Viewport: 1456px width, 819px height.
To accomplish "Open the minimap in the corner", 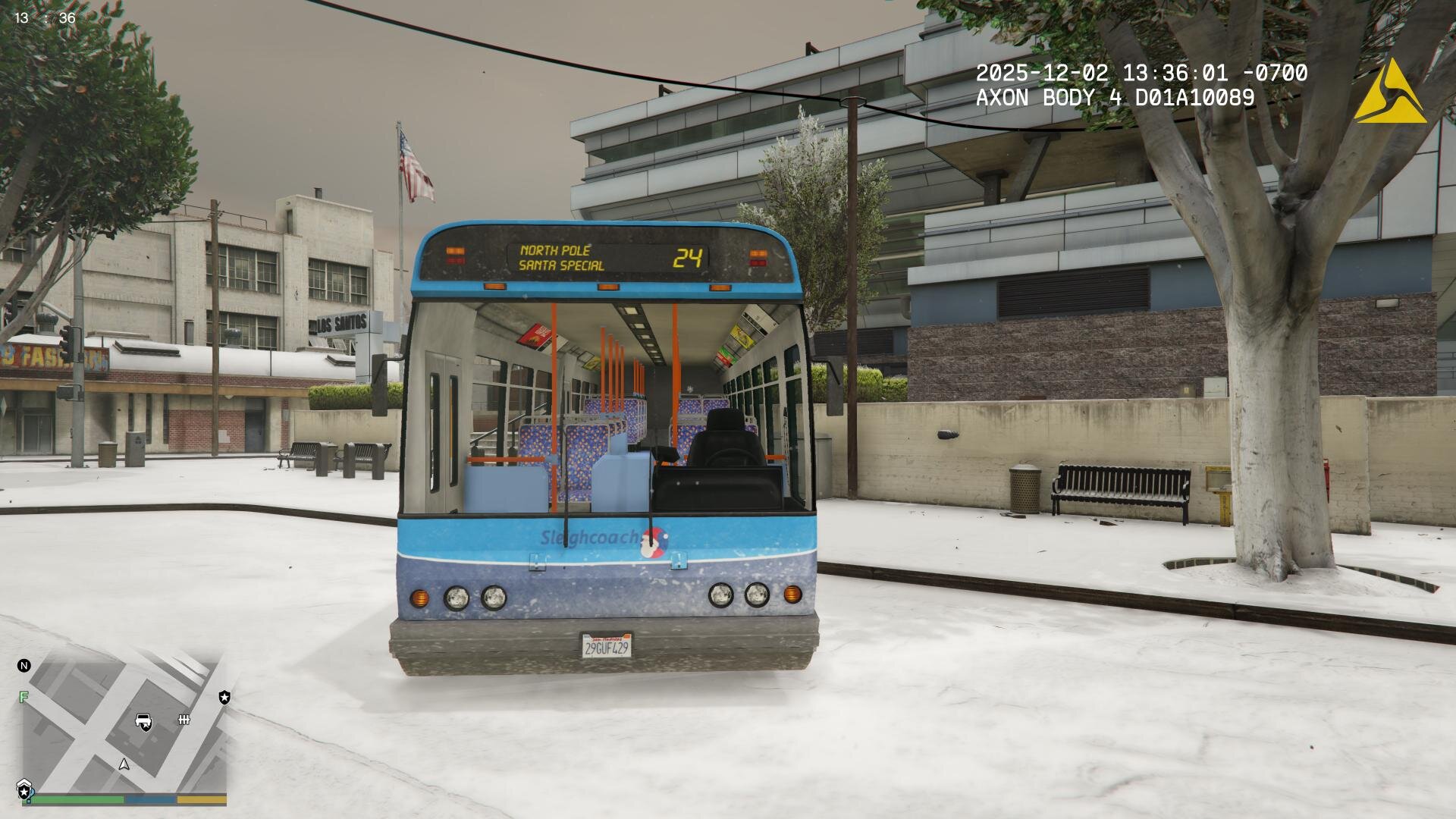I will pos(125,724).
